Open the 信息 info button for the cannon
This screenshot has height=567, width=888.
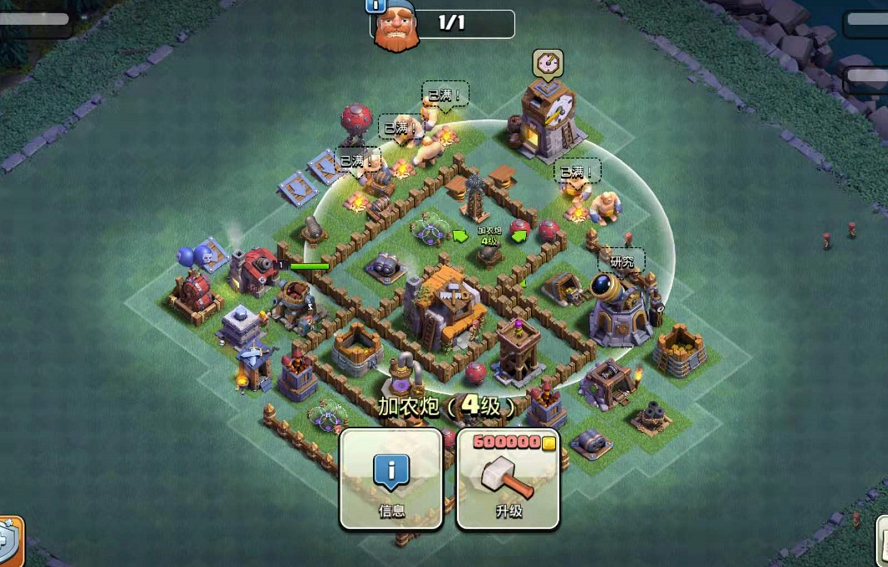(x=391, y=479)
